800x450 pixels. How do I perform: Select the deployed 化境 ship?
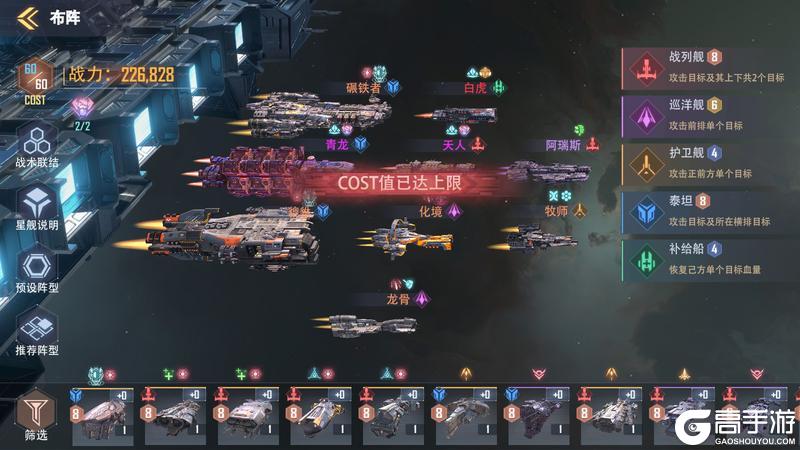click(410, 240)
